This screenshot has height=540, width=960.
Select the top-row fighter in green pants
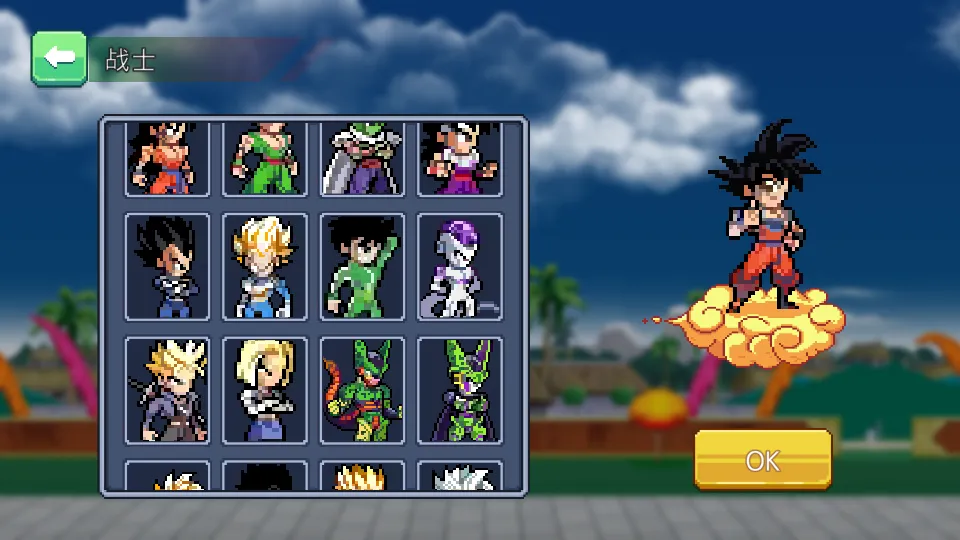click(x=265, y=159)
